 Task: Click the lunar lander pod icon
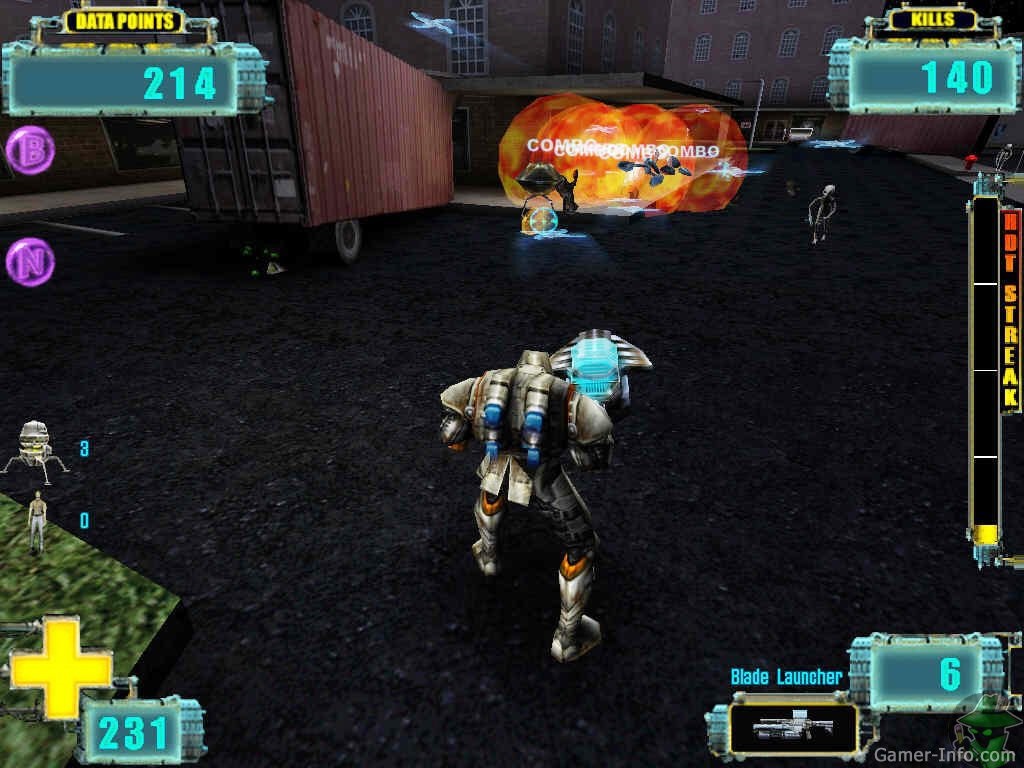[36, 446]
